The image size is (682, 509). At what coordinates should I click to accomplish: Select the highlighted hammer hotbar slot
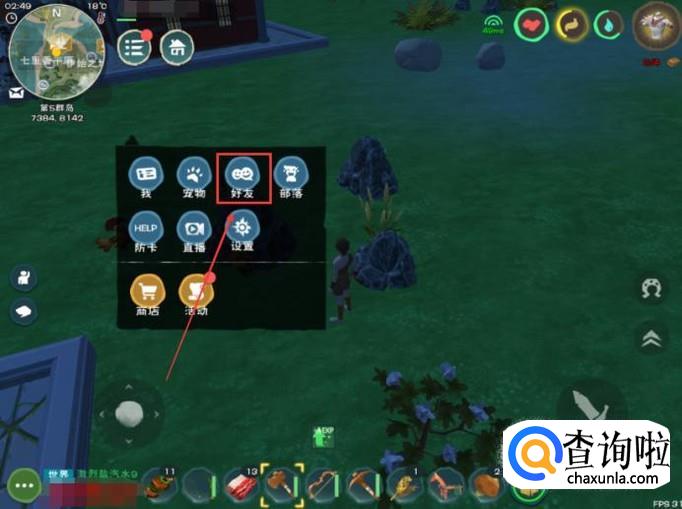point(282,485)
